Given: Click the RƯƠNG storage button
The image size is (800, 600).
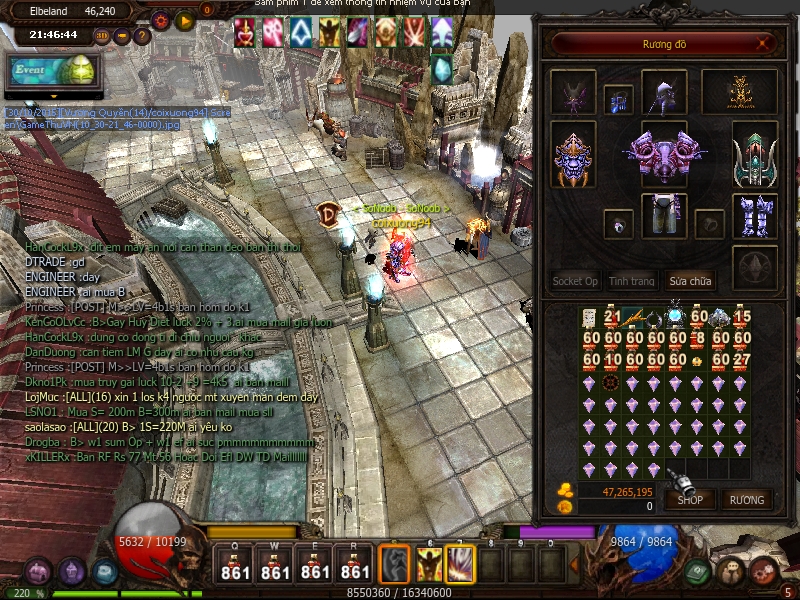Looking at the screenshot, I should click(746, 499).
